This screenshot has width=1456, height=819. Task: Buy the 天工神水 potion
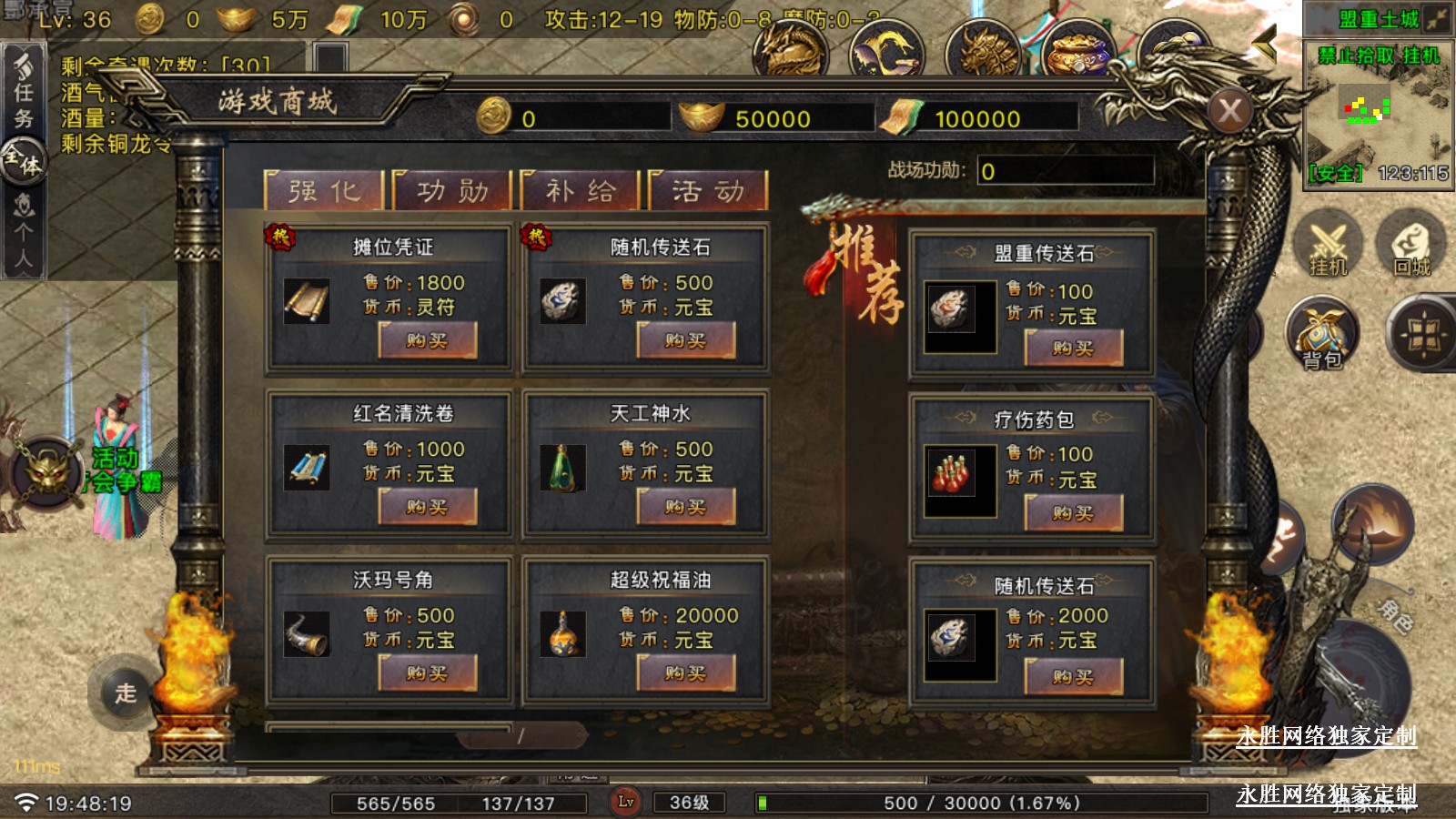click(685, 507)
